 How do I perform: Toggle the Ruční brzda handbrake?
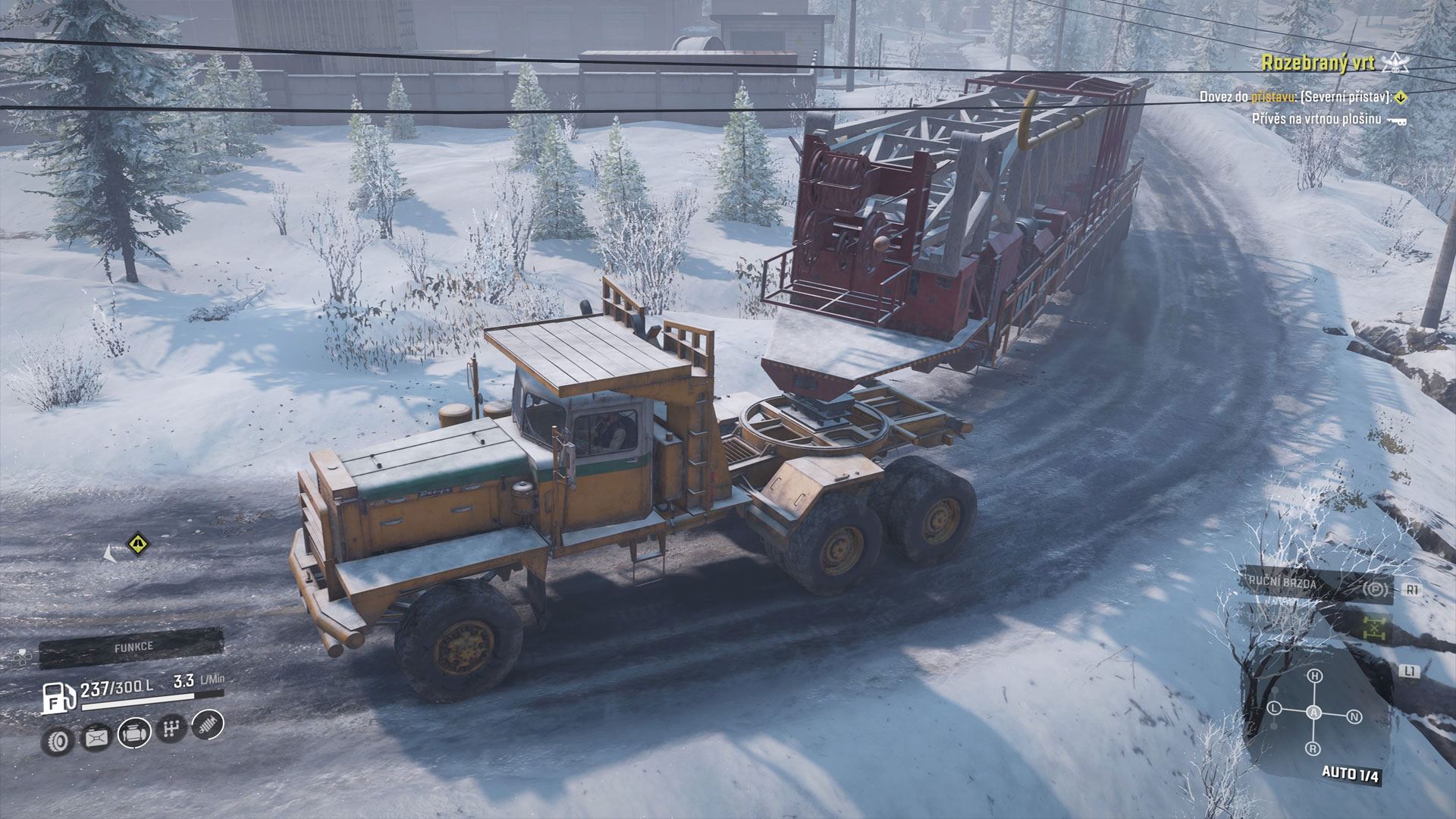(1318, 585)
